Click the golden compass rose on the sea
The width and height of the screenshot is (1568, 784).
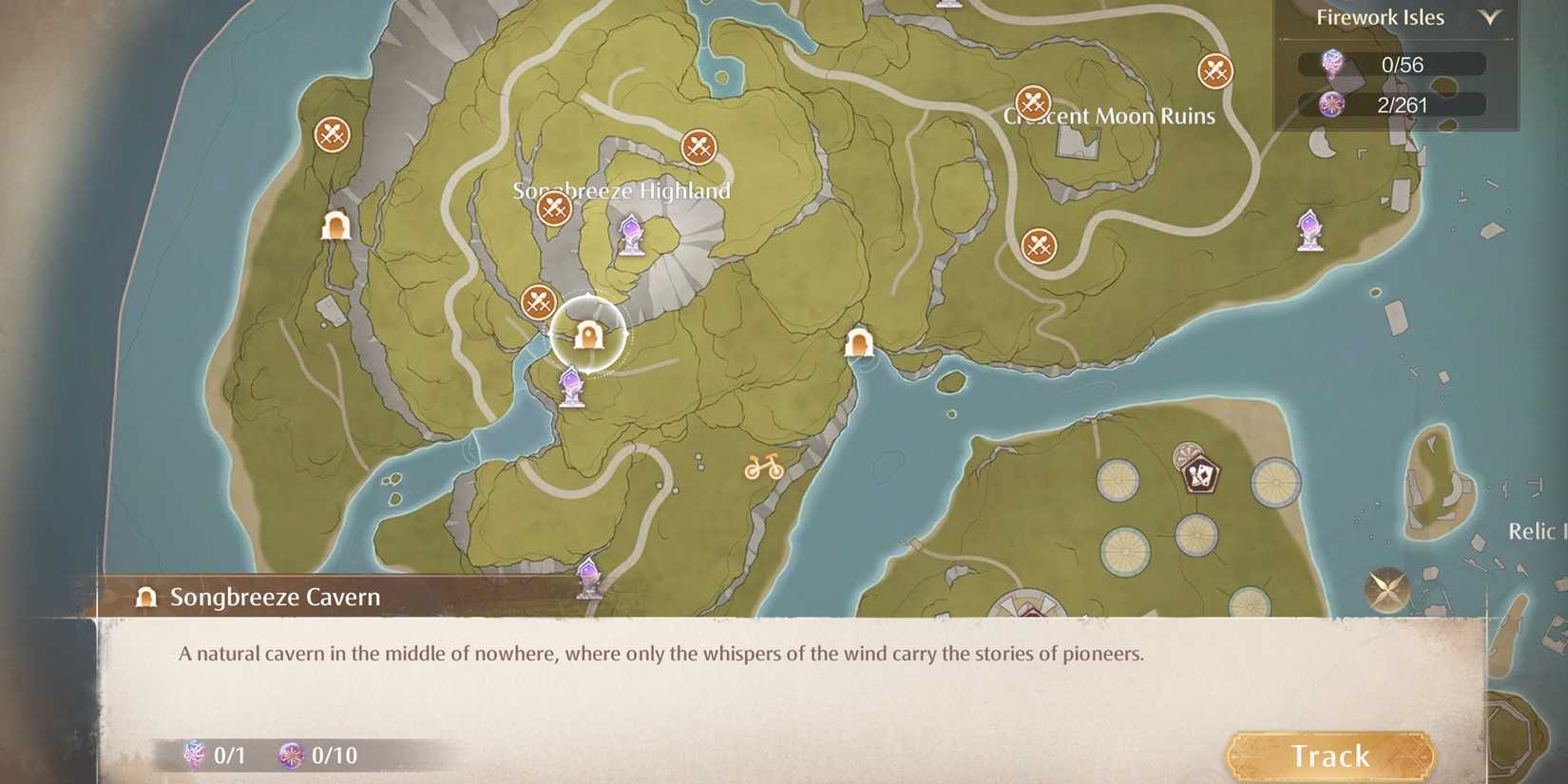(x=1386, y=588)
